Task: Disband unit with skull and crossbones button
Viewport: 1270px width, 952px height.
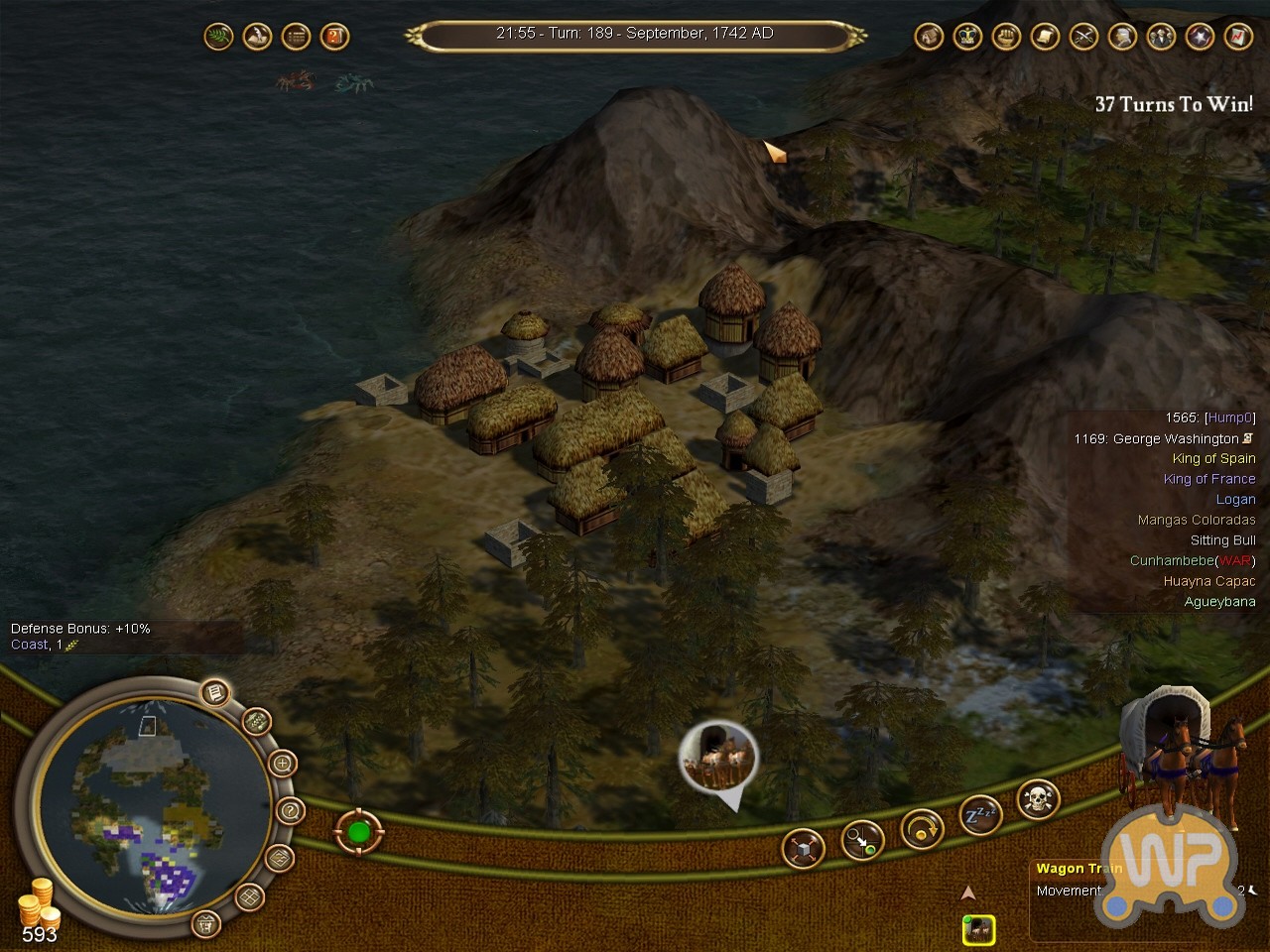Action: click(1038, 798)
